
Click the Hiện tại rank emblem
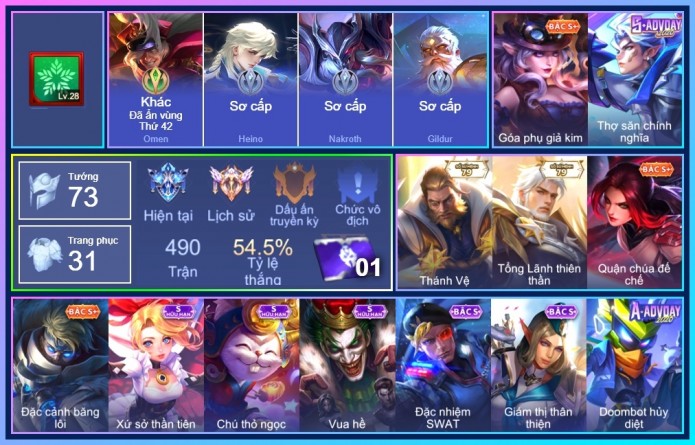click(169, 190)
